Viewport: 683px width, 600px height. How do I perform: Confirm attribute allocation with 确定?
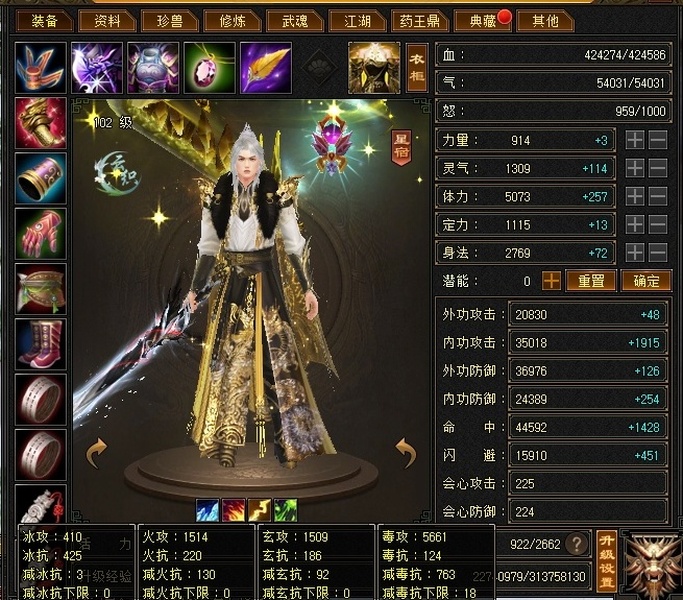pyautogui.click(x=645, y=281)
